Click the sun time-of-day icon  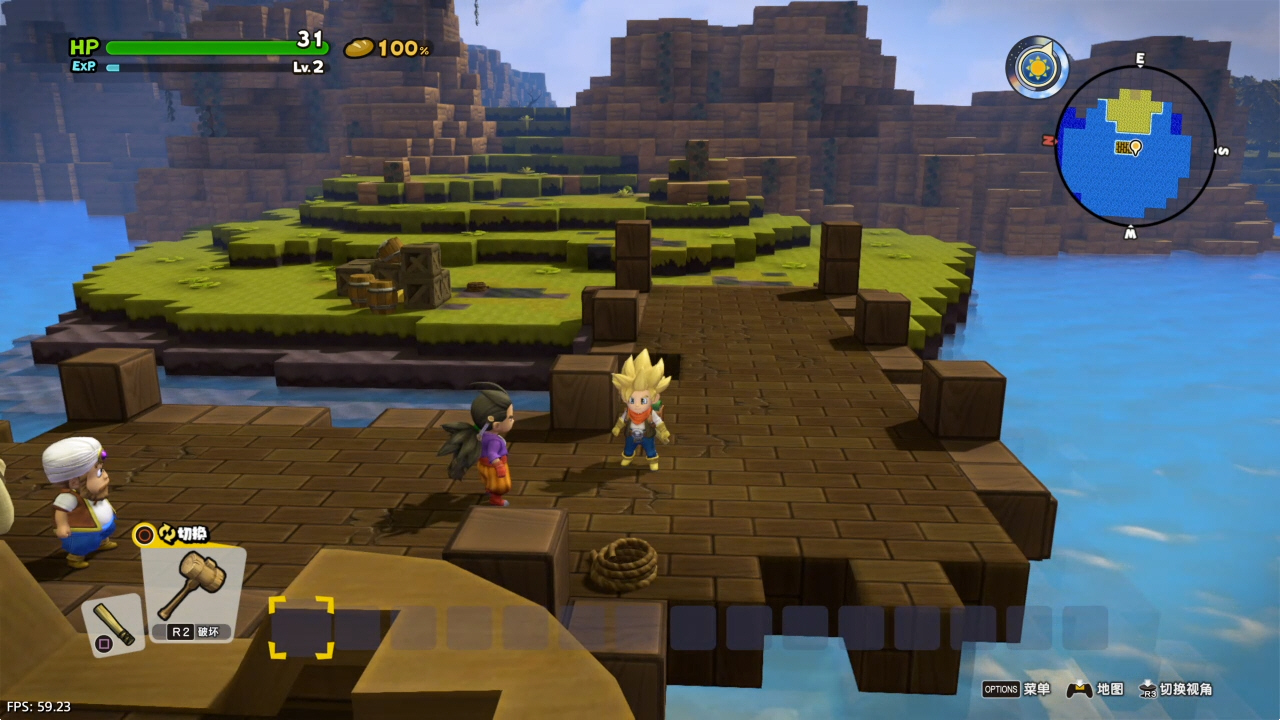click(1036, 68)
